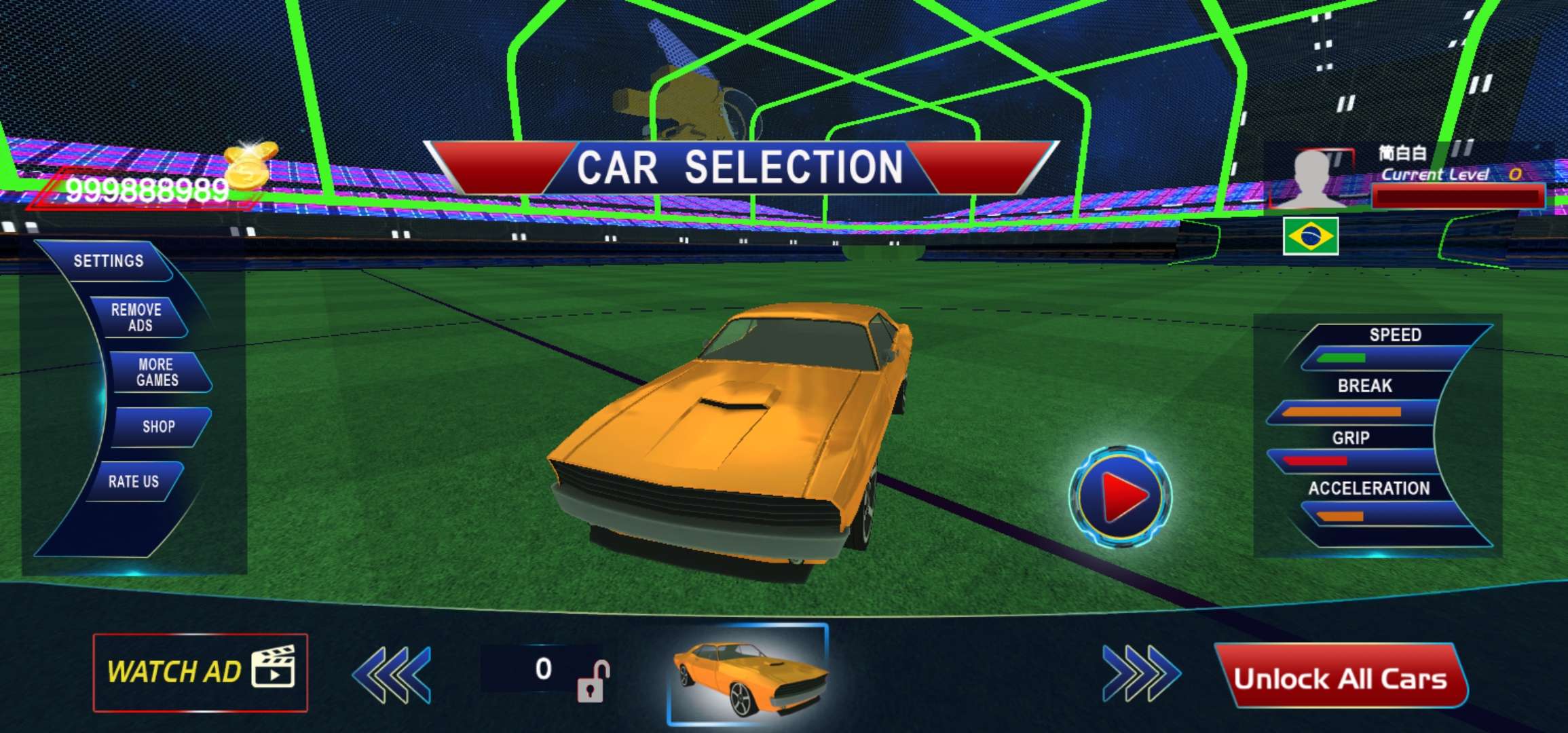Show the next car with right arrows
The height and width of the screenshot is (733, 1568).
point(1141,674)
